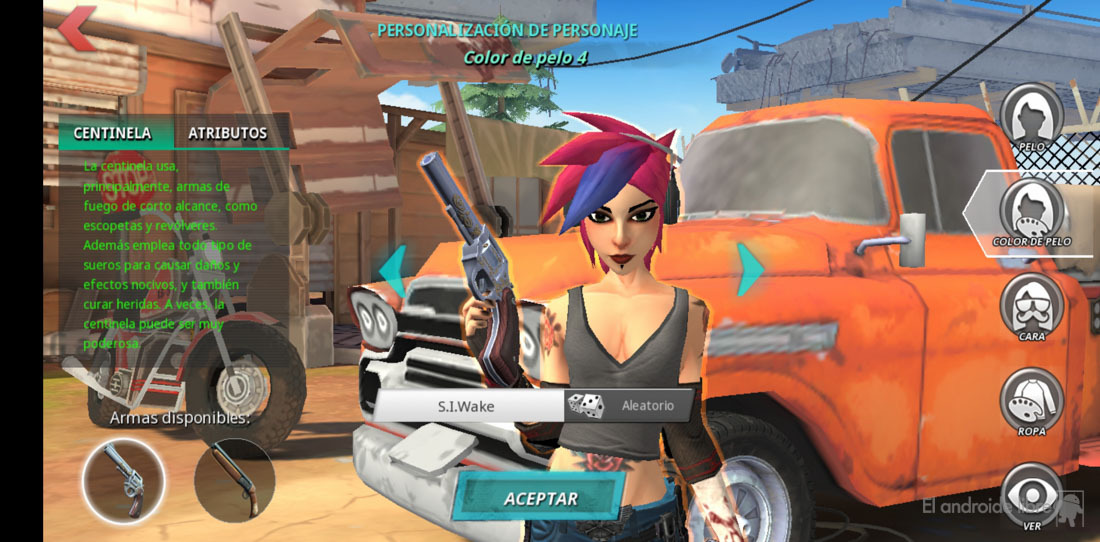Choose the Color de Pelo category
This screenshot has width=1100, height=542.
click(x=1032, y=208)
